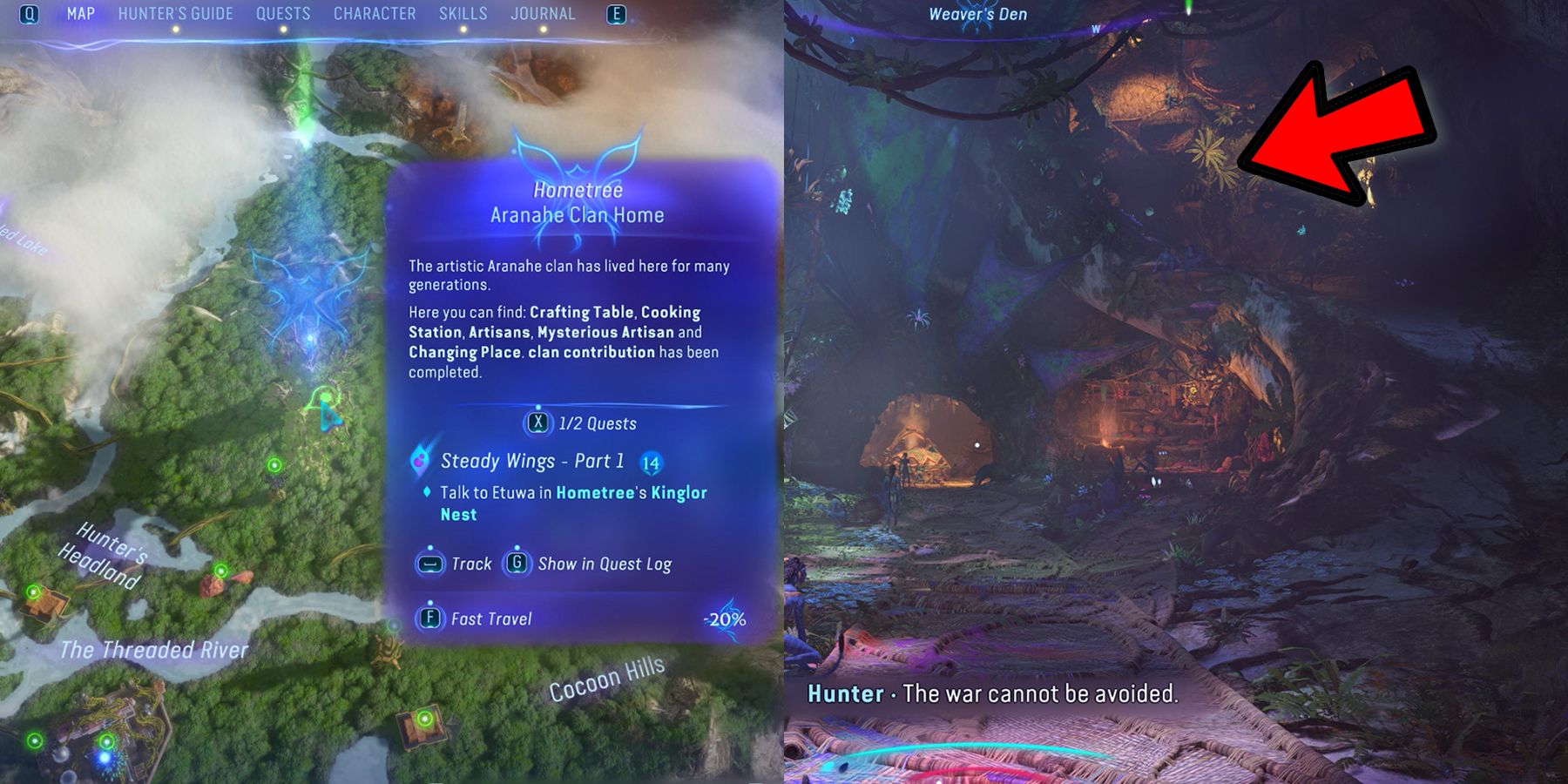Image resolution: width=1568 pixels, height=784 pixels.
Task: Click the Steady Wings quest type icon
Action: point(421,460)
